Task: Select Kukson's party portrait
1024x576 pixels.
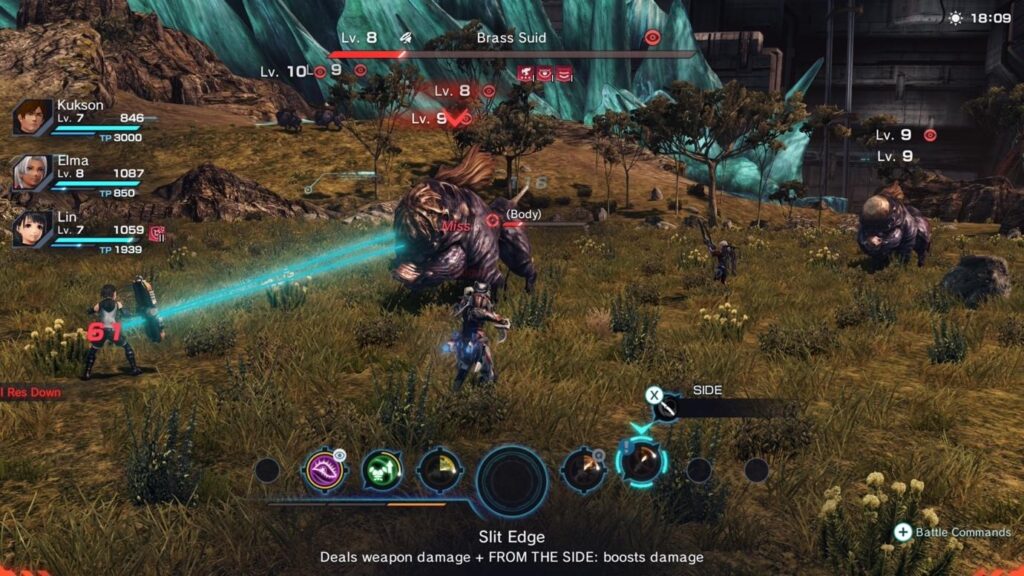Action: click(x=32, y=118)
